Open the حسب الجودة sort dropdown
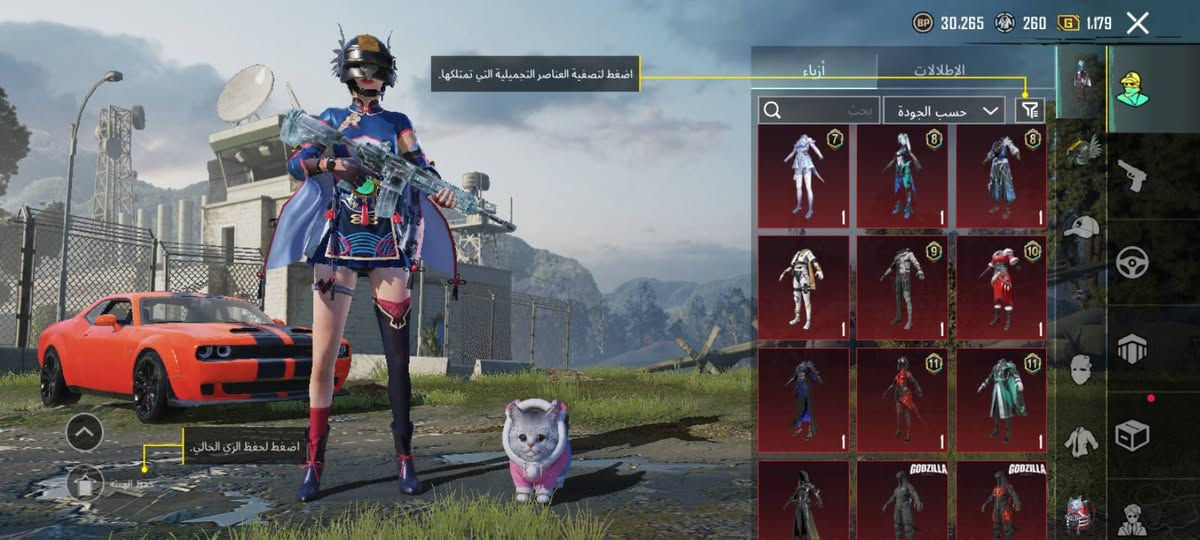 click(x=944, y=110)
